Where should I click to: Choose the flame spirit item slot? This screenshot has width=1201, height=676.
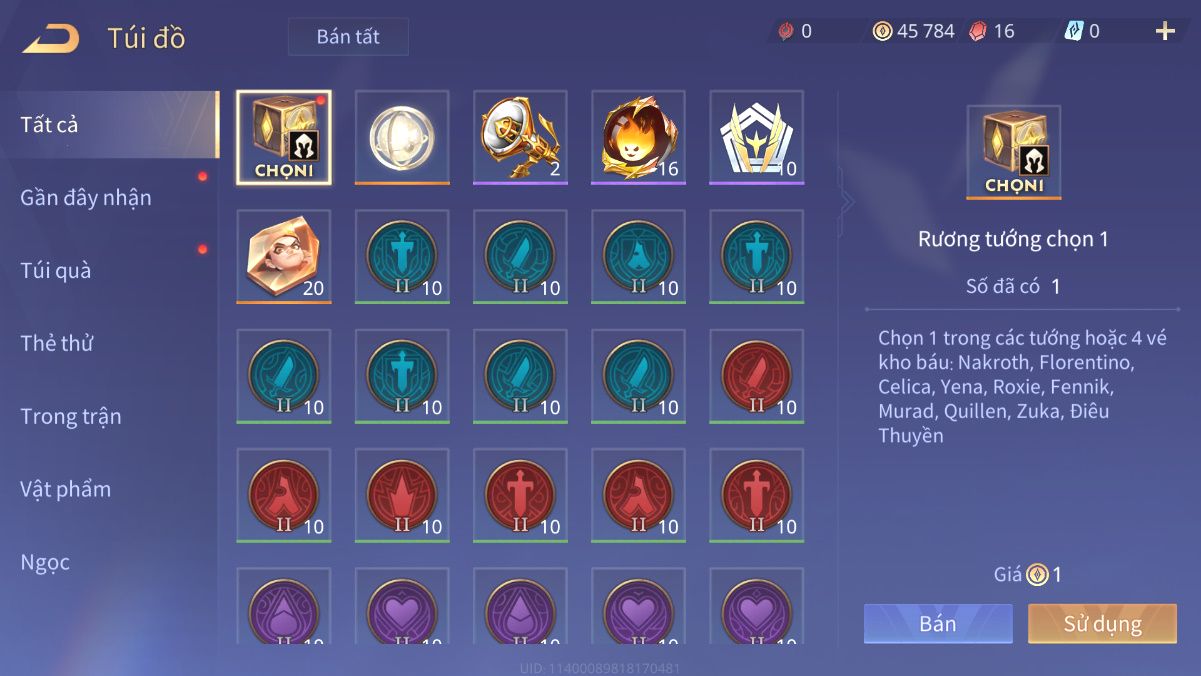(x=638, y=138)
